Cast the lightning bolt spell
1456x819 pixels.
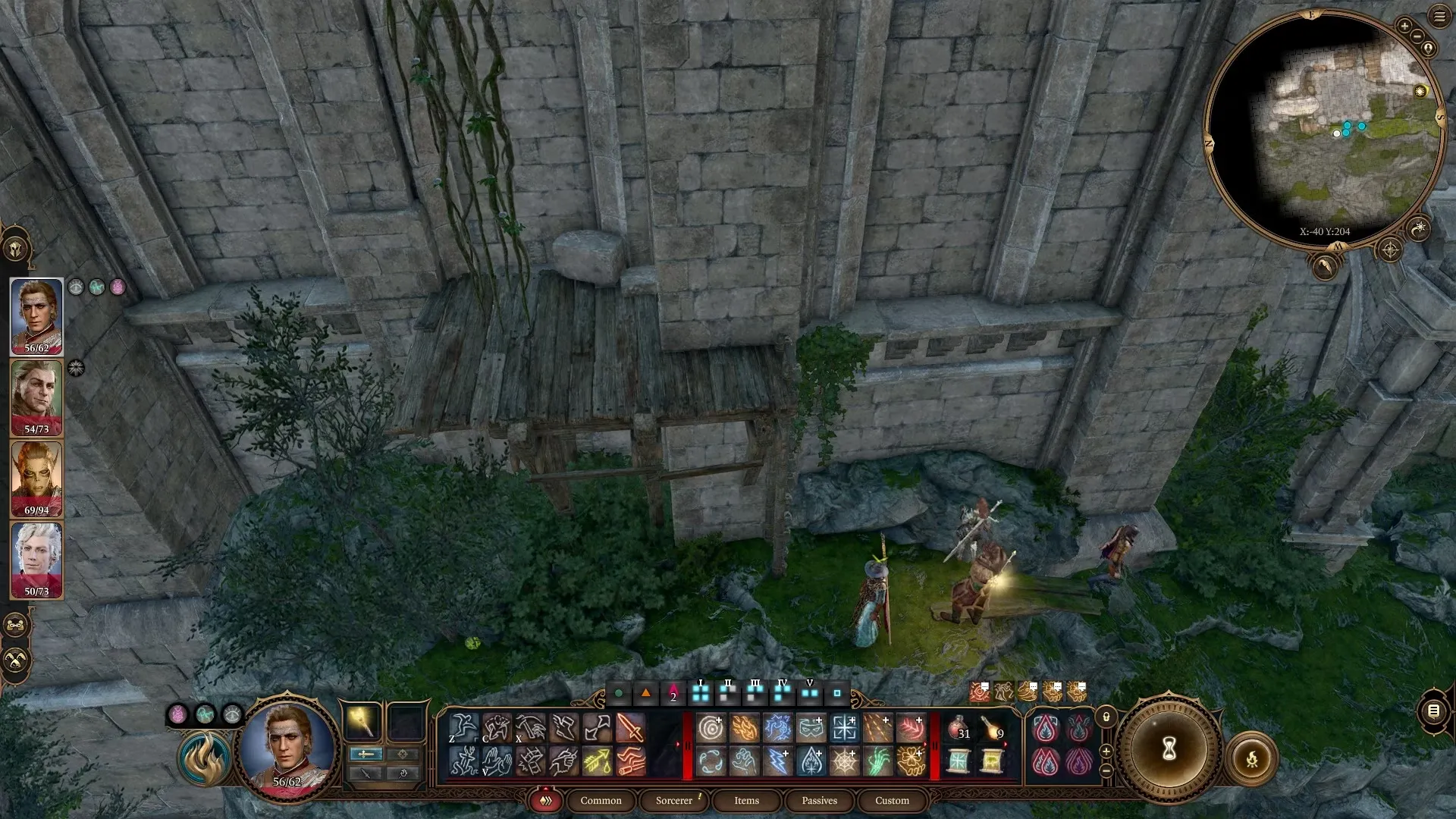pos(777,761)
